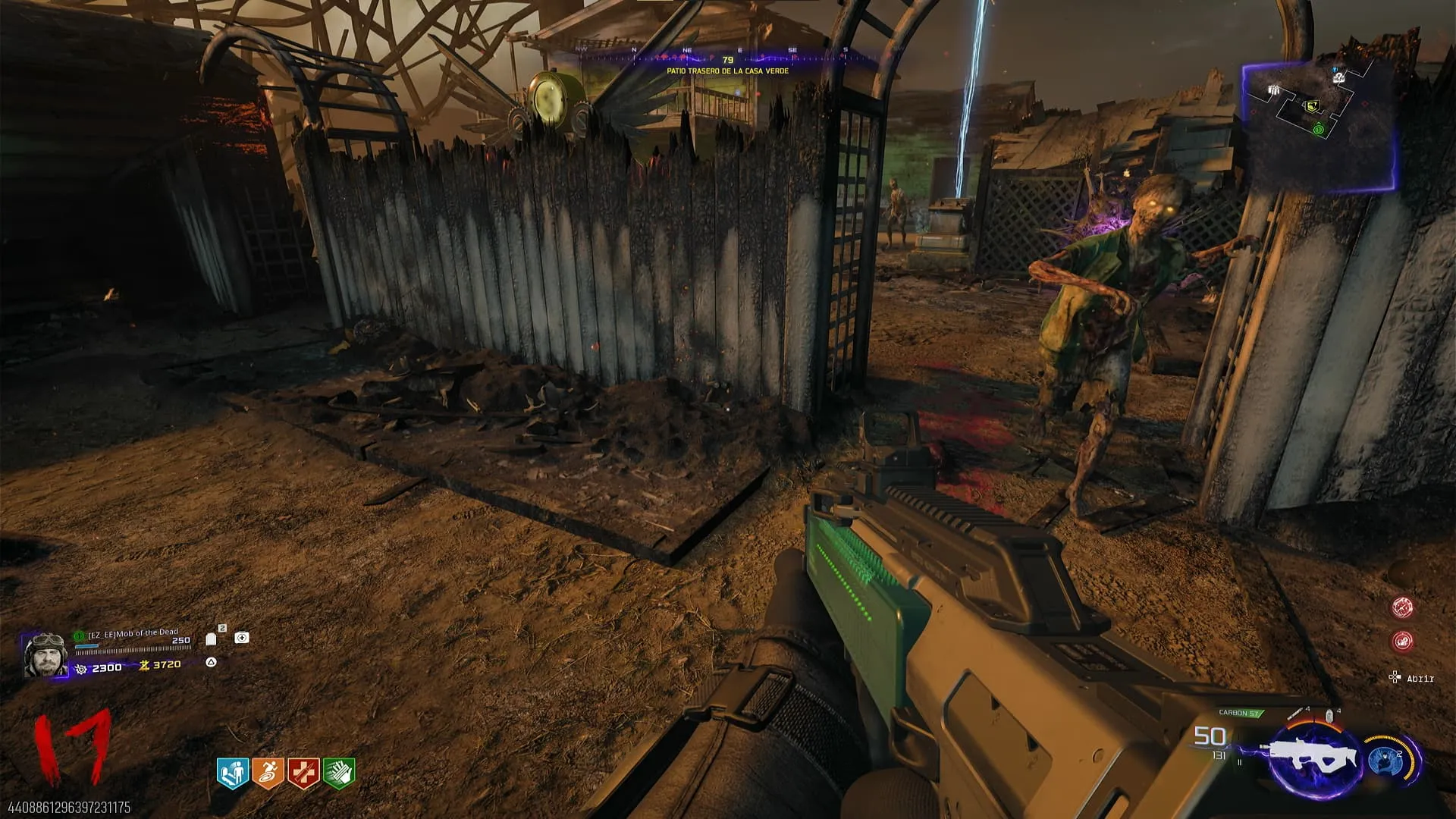Choose the green hand perk icon

[x=339, y=773]
